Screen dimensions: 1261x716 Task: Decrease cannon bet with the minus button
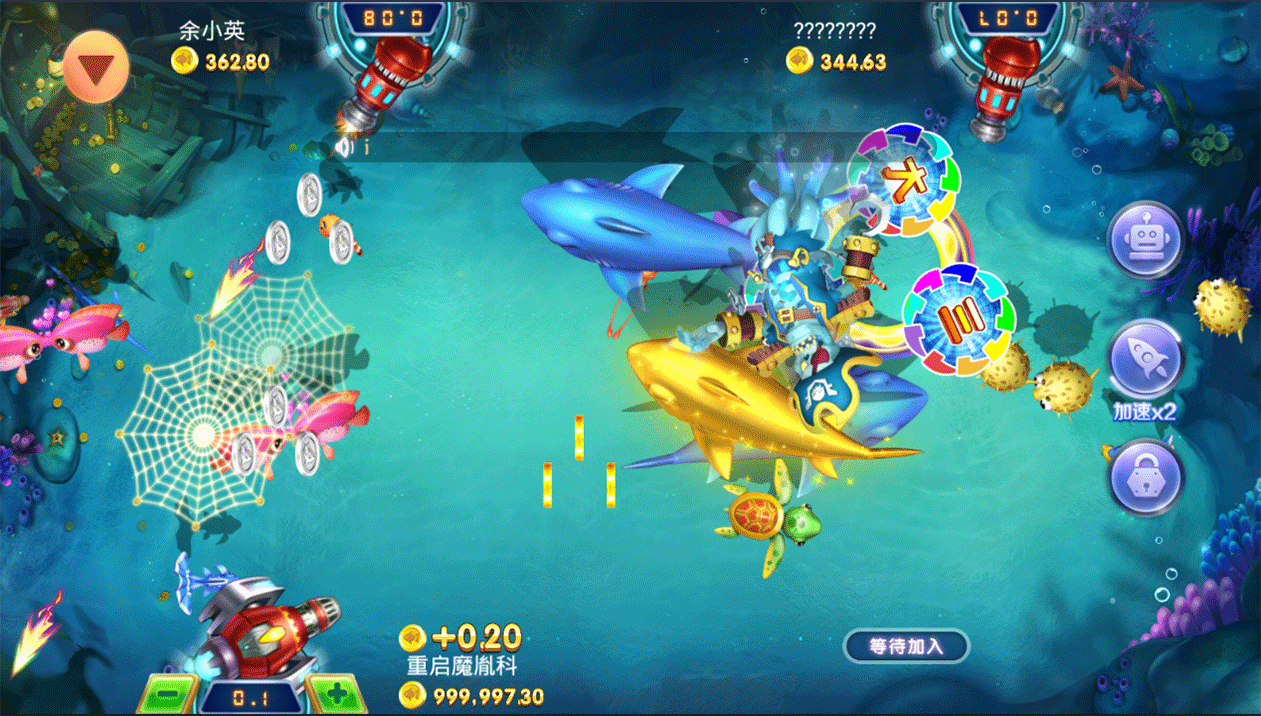pyautogui.click(x=167, y=695)
